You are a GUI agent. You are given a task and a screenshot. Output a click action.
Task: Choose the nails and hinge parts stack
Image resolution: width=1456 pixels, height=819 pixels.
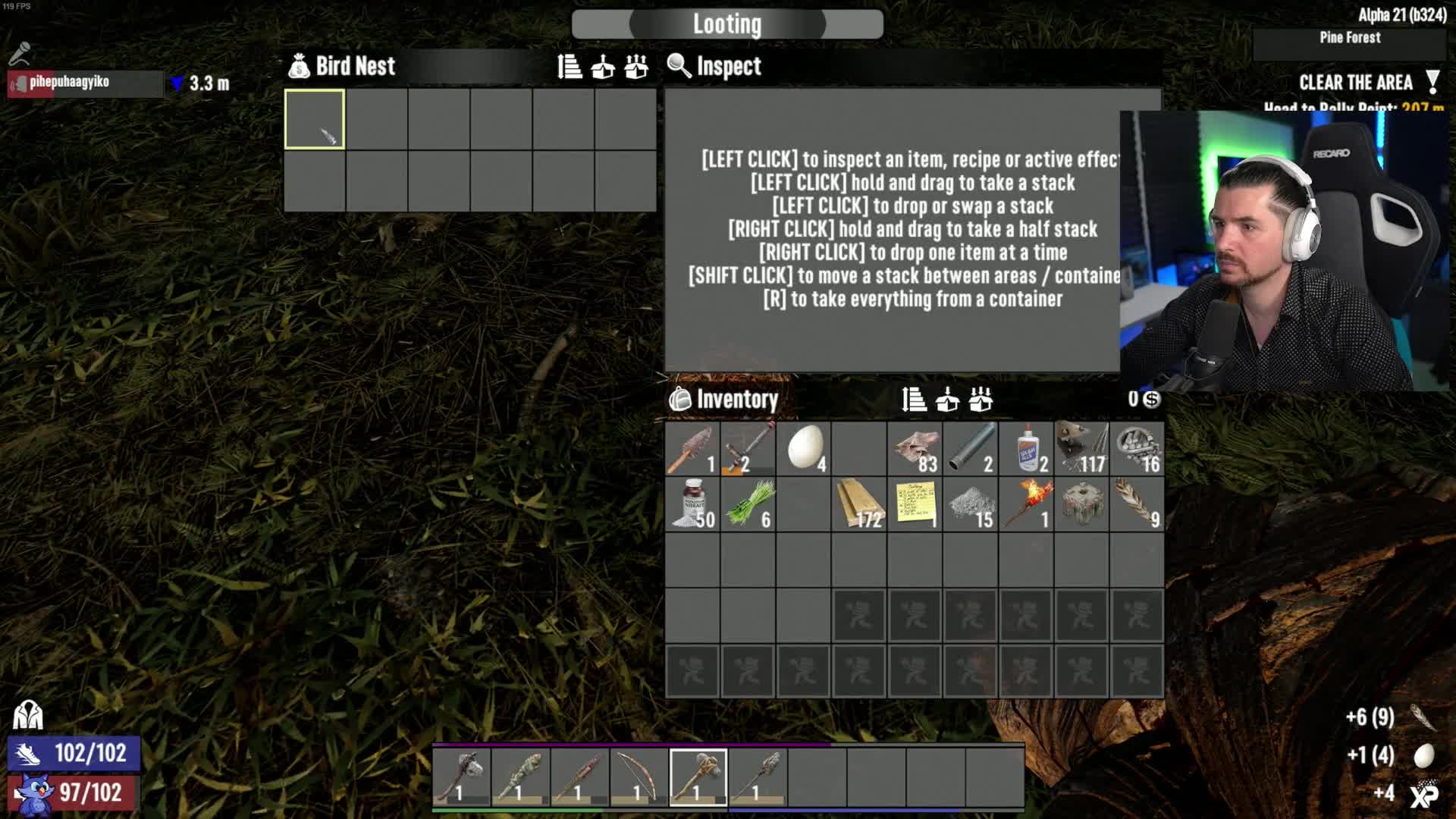point(1082,448)
